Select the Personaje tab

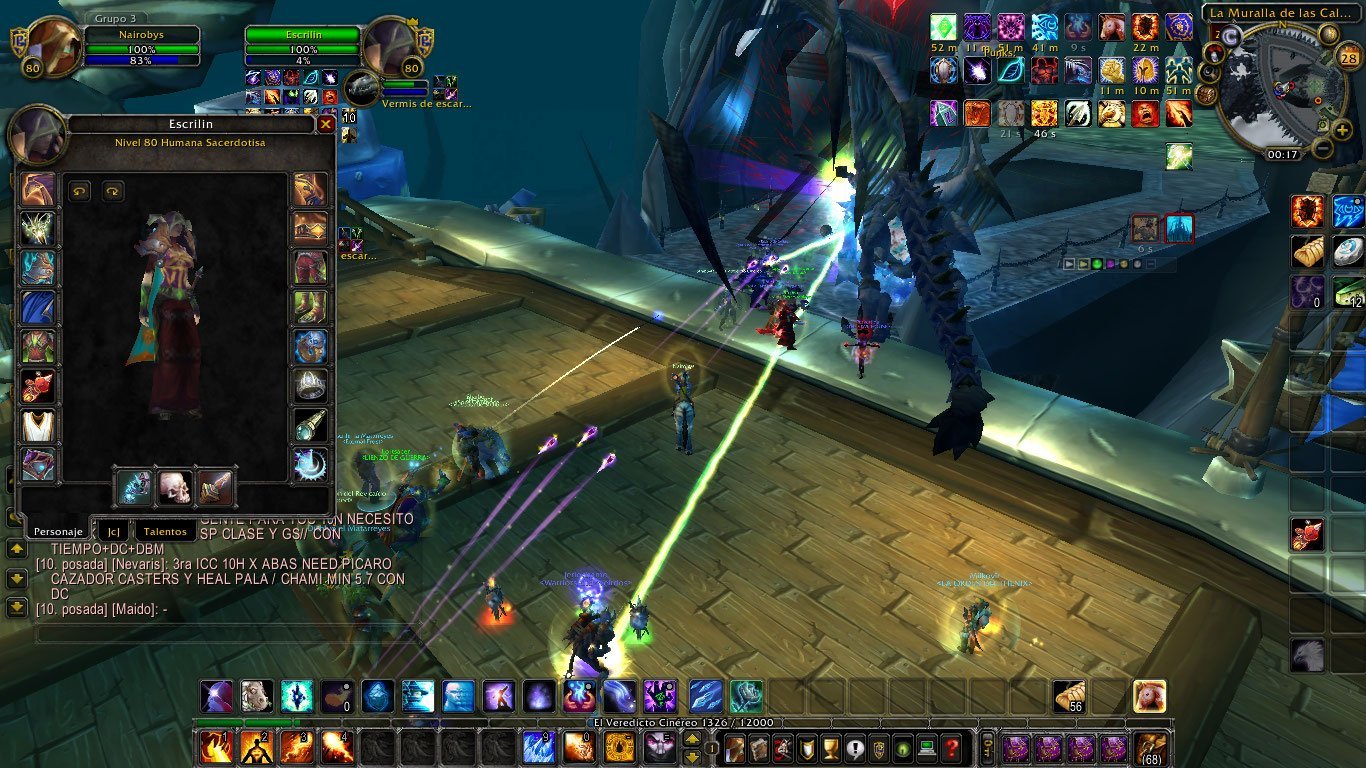[x=55, y=532]
